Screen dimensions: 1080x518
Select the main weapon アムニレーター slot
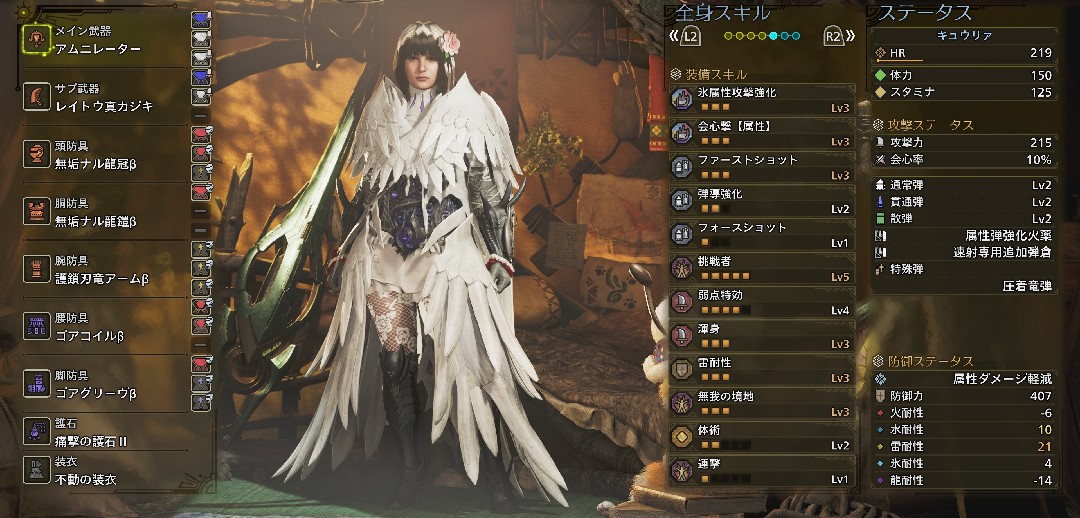pyautogui.click(x=100, y=40)
